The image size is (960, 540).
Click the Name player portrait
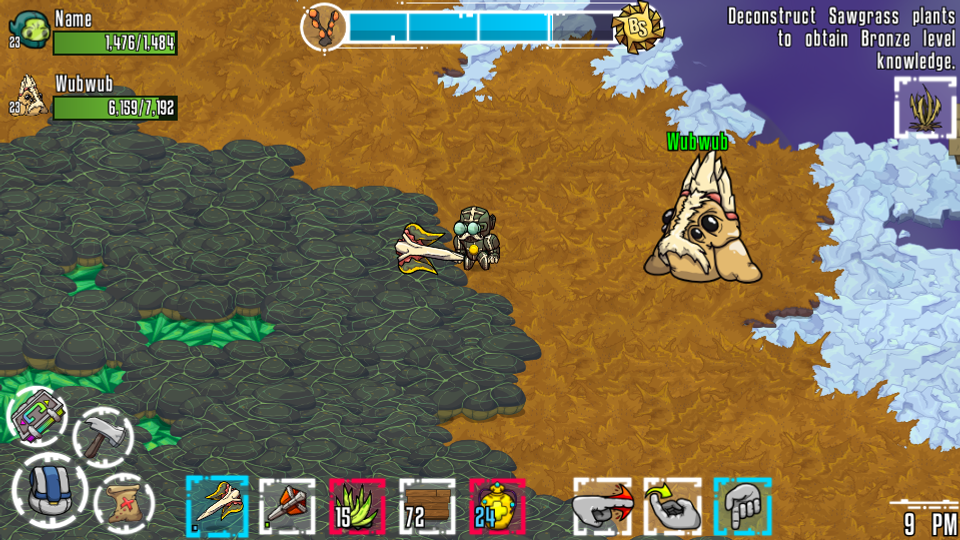click(31, 32)
